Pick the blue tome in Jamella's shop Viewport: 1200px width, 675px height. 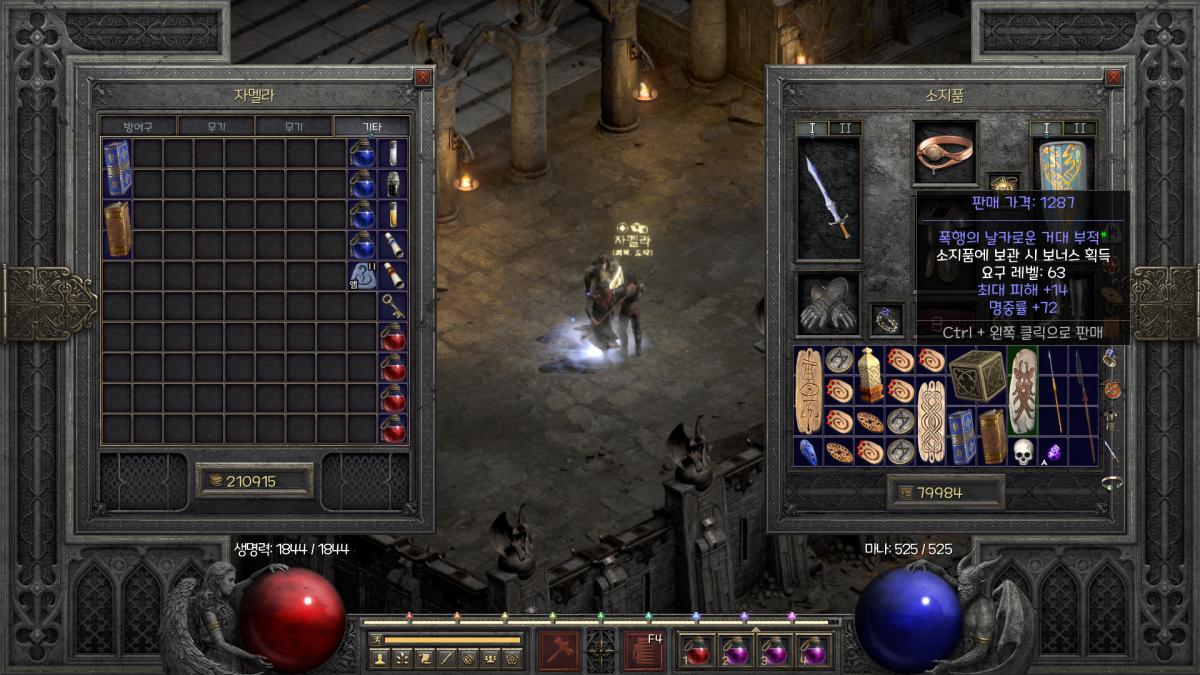click(x=117, y=167)
